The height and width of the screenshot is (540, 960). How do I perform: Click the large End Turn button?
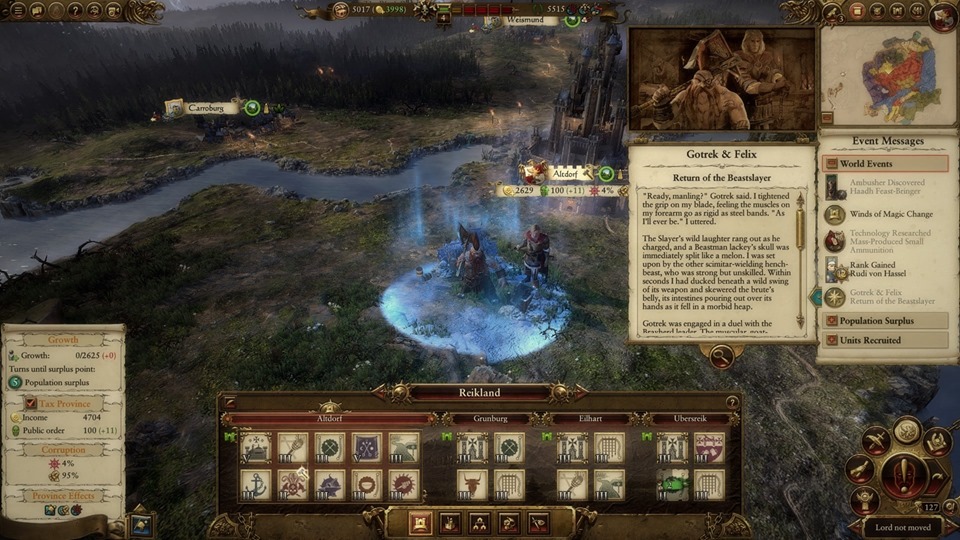pyautogui.click(x=905, y=470)
